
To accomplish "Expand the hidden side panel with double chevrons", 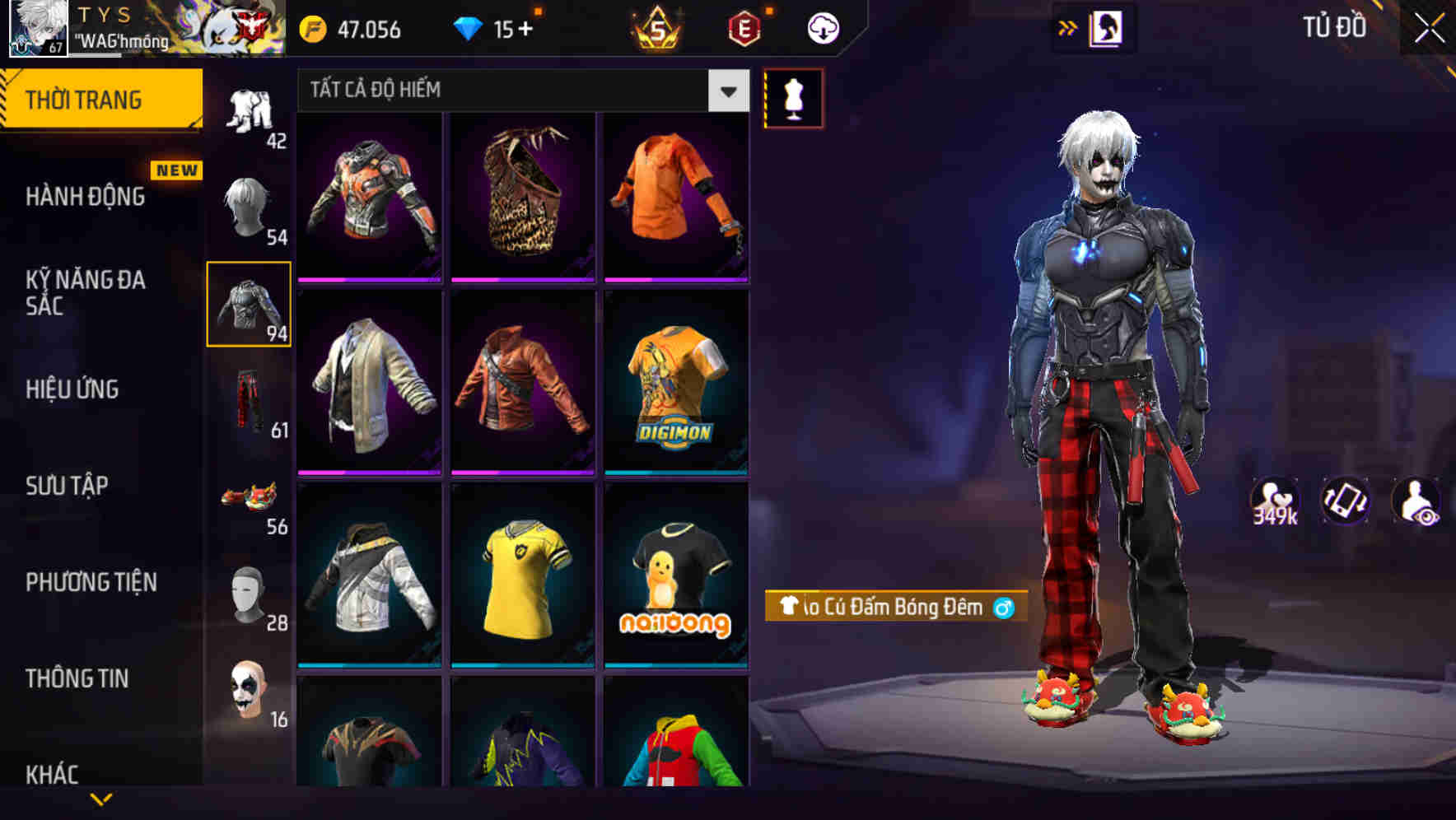I will coord(1069,27).
